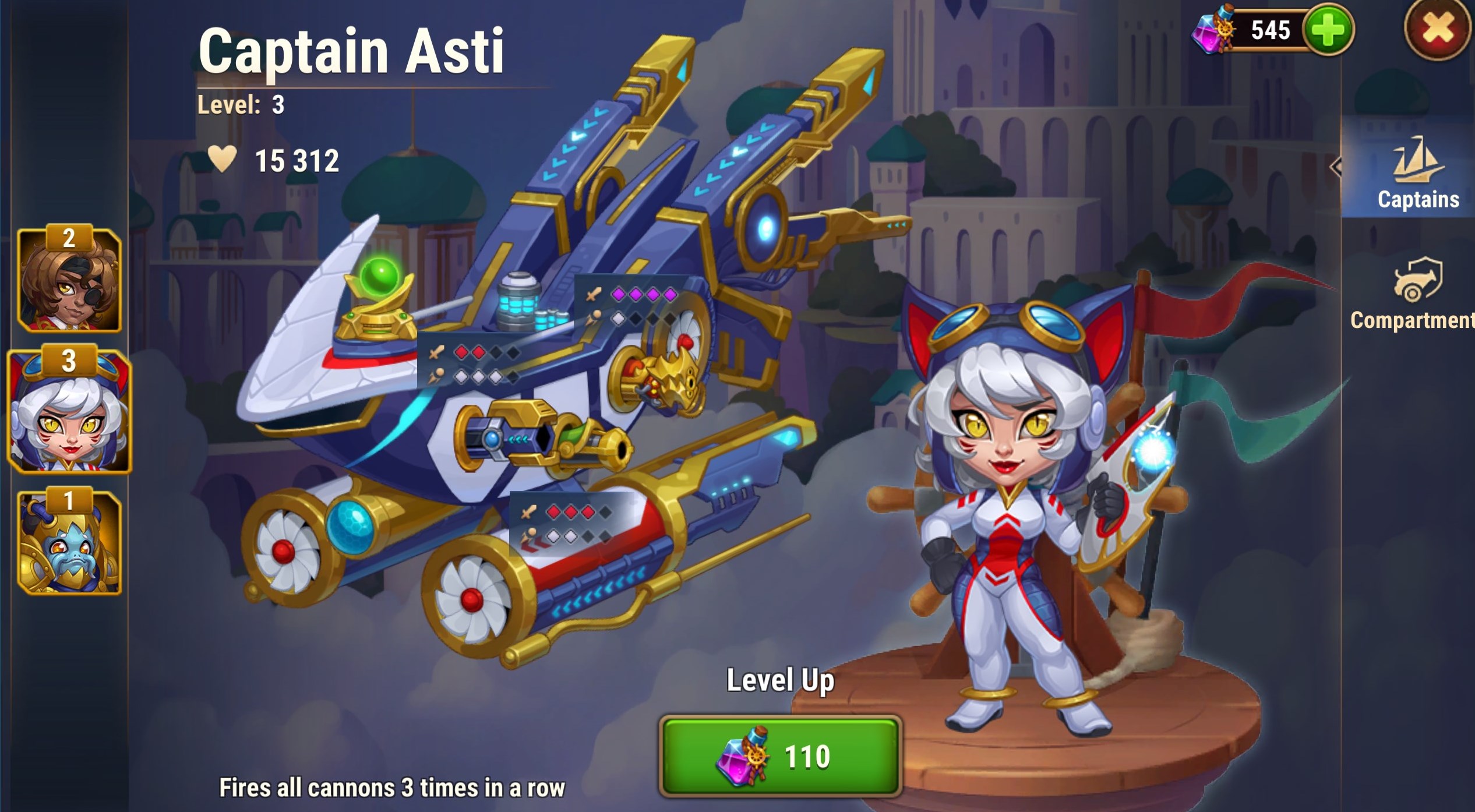
Task: Switch to the Captains tab
Action: [1417, 174]
